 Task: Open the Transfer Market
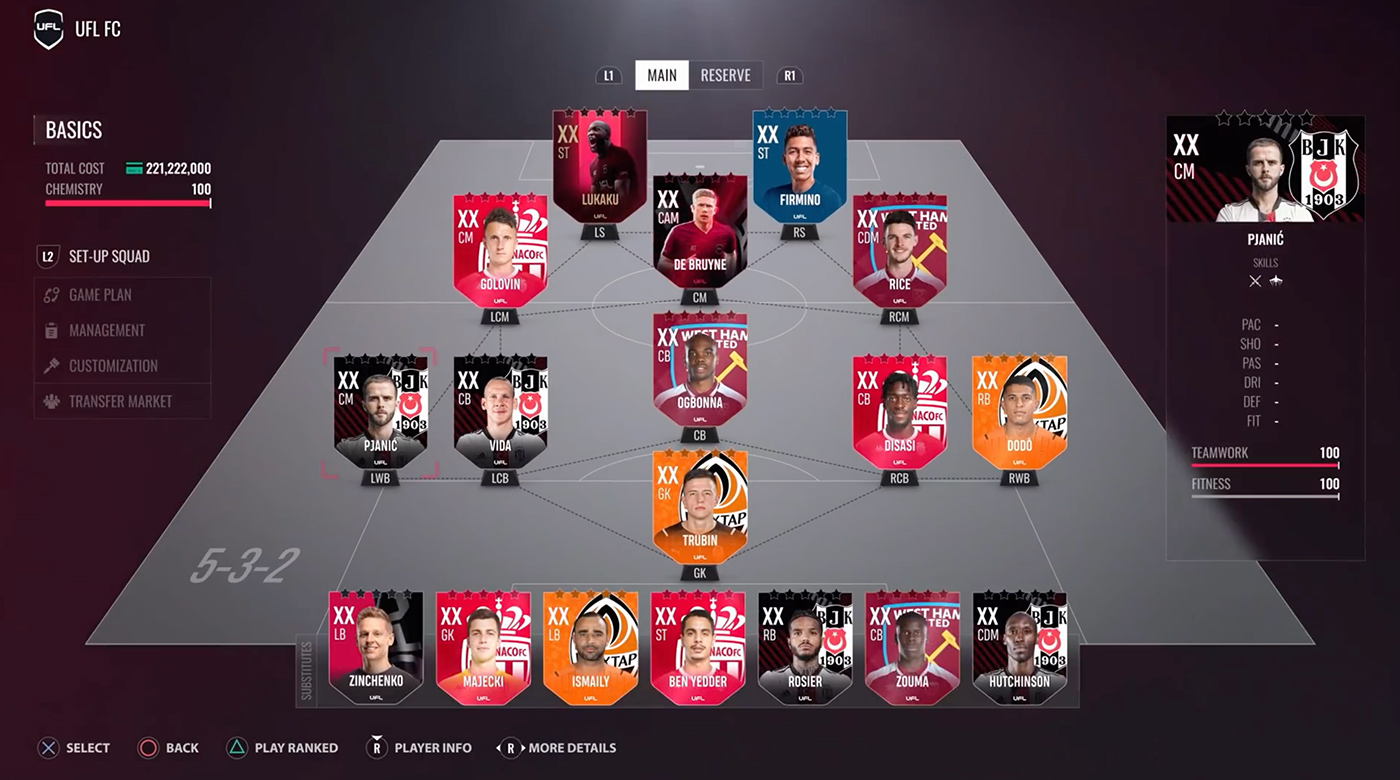(x=120, y=401)
